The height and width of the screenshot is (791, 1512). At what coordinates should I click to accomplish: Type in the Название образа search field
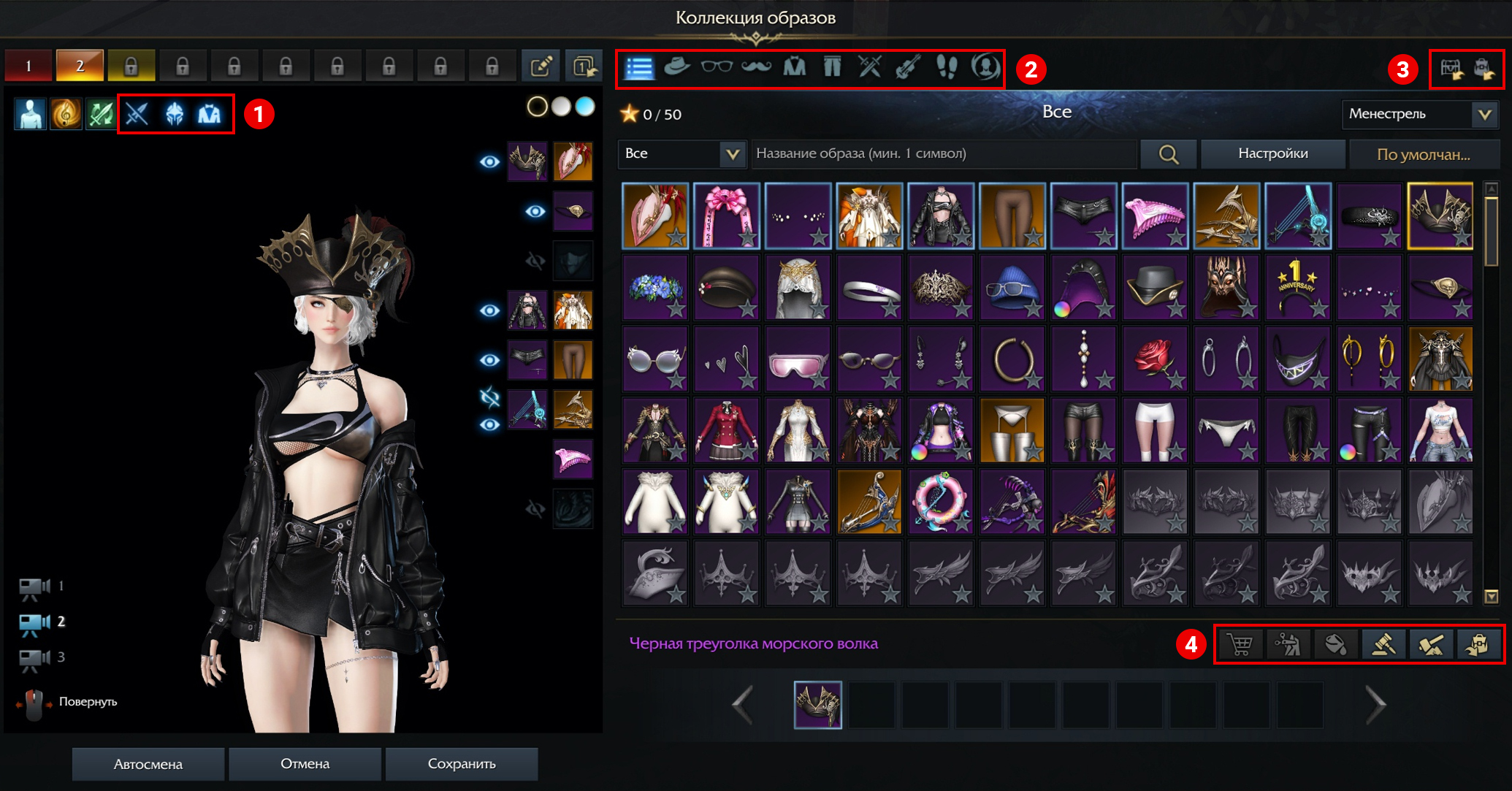pyautogui.click(x=942, y=153)
